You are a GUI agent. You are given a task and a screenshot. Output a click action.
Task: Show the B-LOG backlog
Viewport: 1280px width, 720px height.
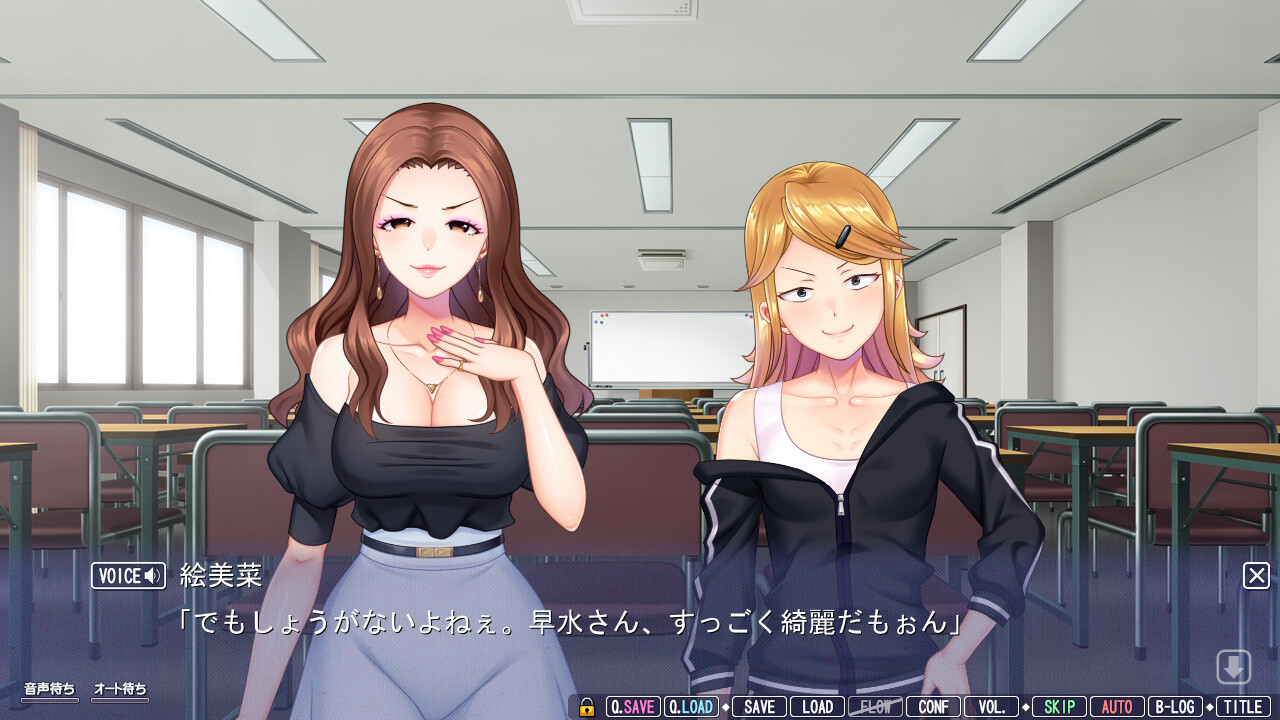(1175, 707)
